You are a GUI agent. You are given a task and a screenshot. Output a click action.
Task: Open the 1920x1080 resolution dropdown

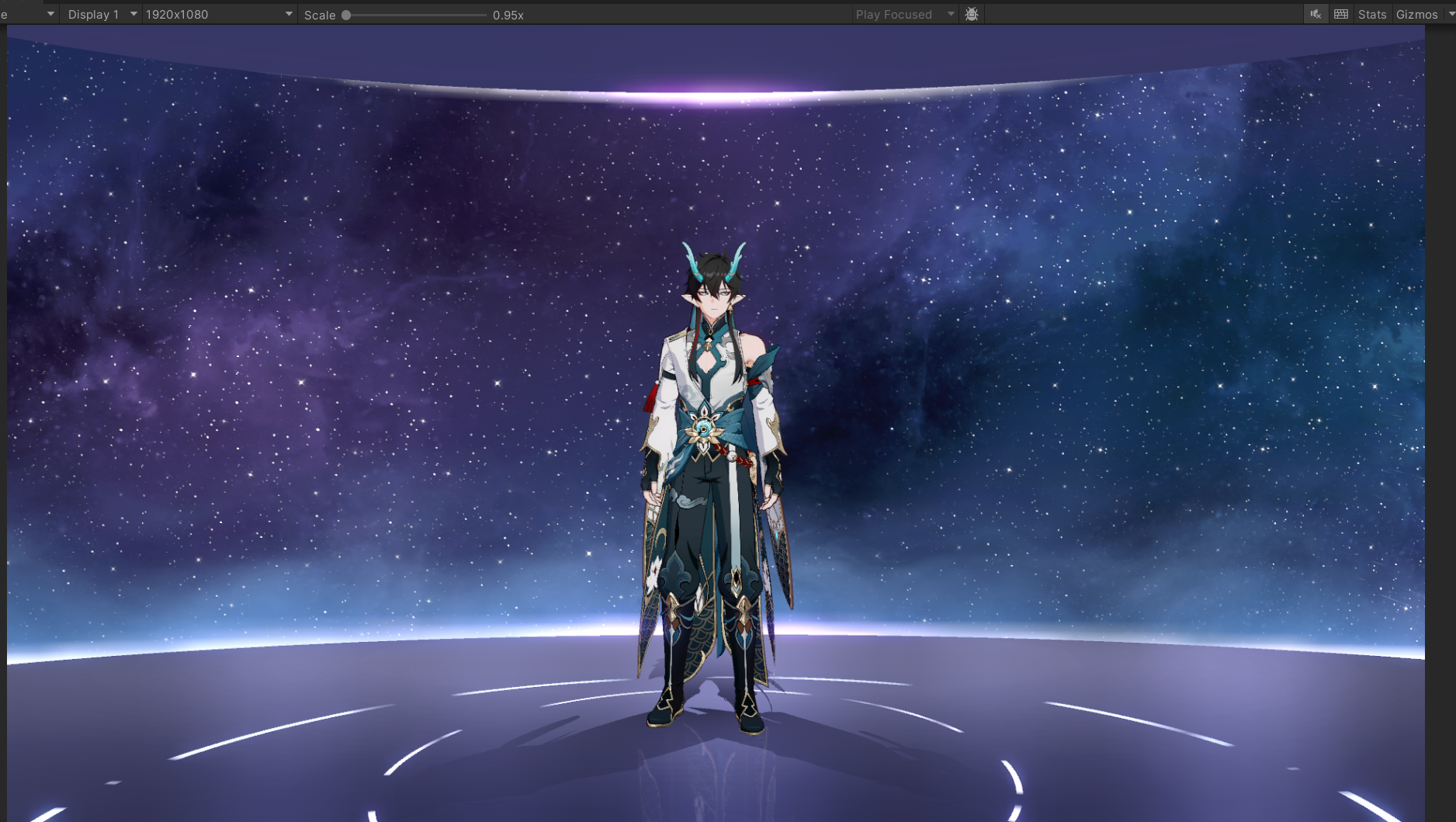218,15
